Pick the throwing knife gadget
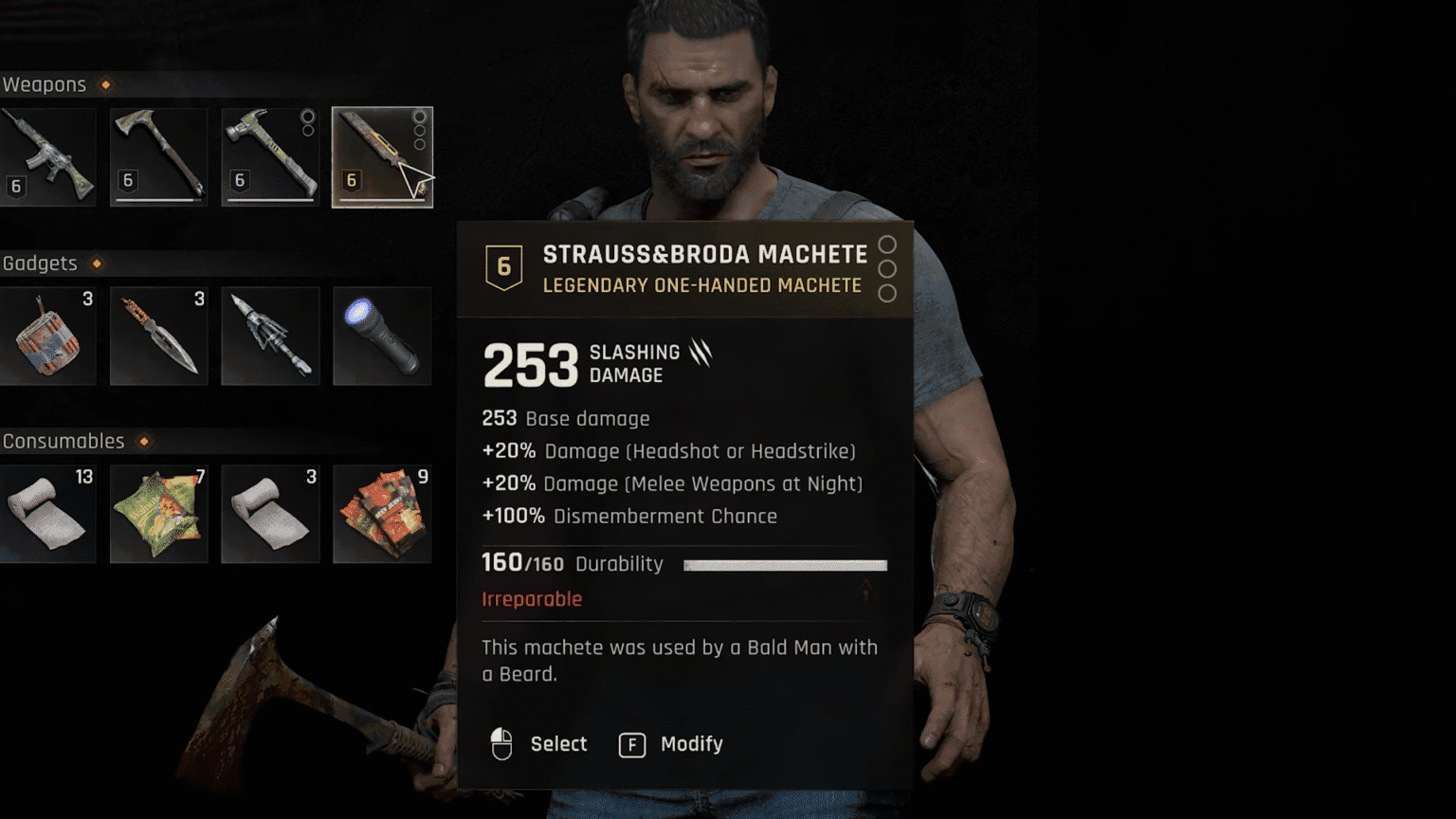This screenshot has height=819, width=1456. pyautogui.click(x=158, y=336)
